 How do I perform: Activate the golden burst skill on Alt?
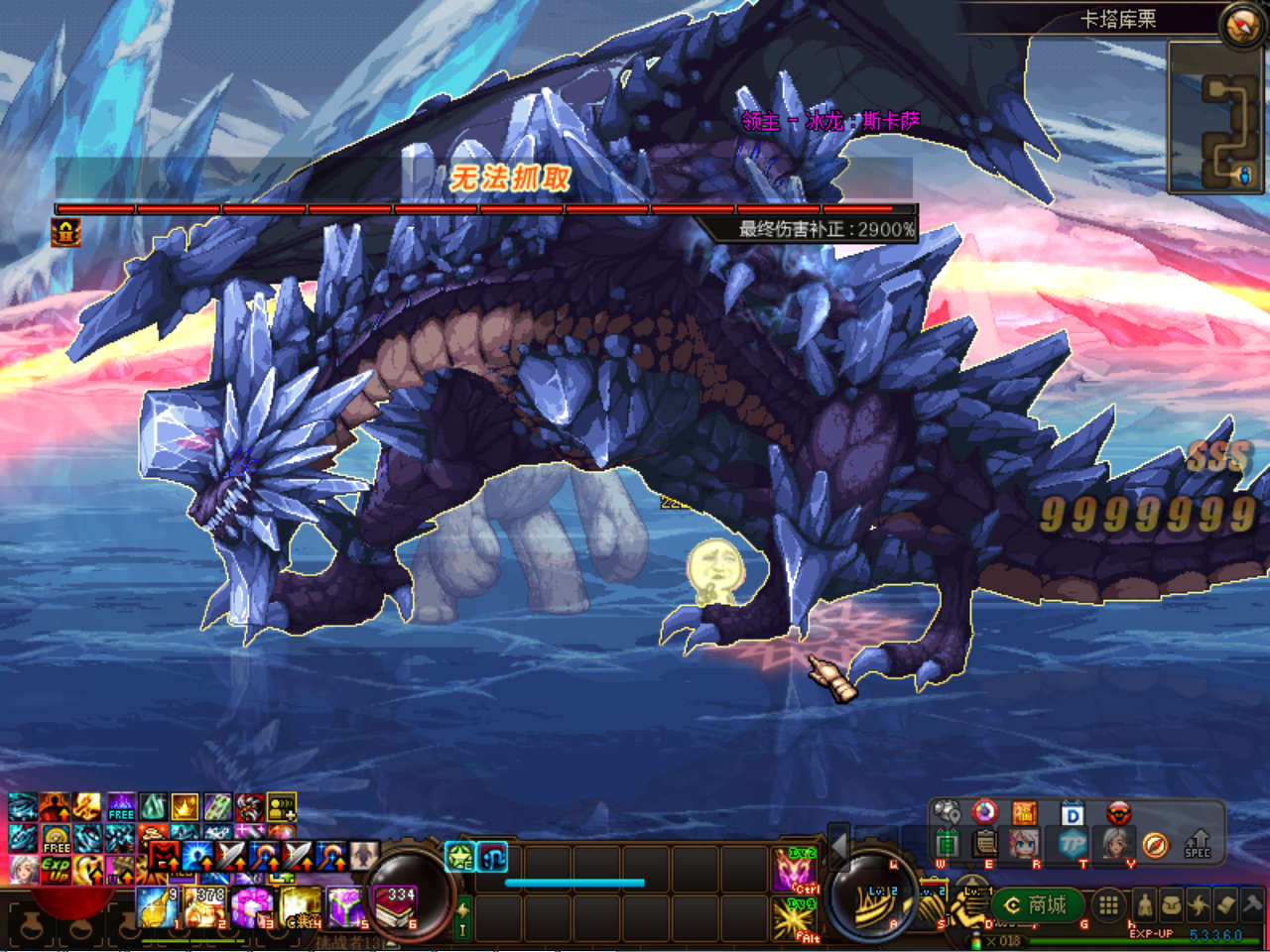tap(796, 919)
